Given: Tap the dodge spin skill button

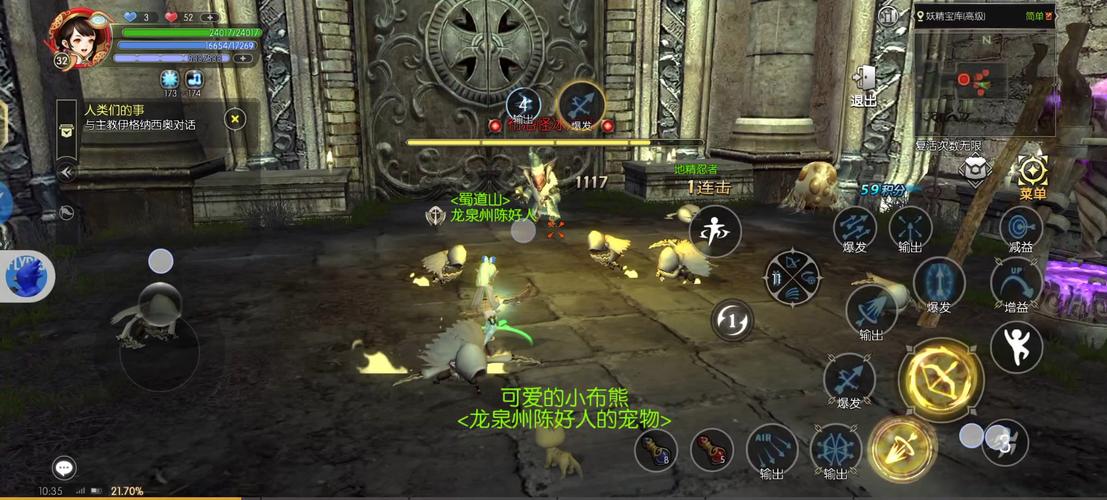Looking at the screenshot, I should point(715,231).
